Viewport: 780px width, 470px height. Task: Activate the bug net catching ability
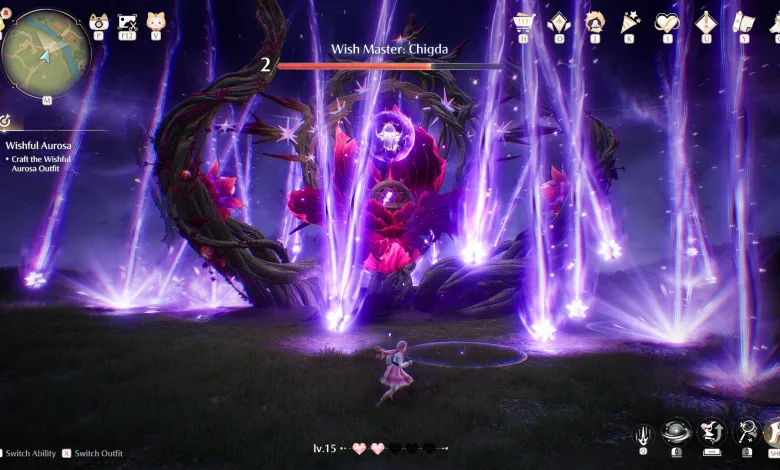pyautogui.click(x=746, y=431)
